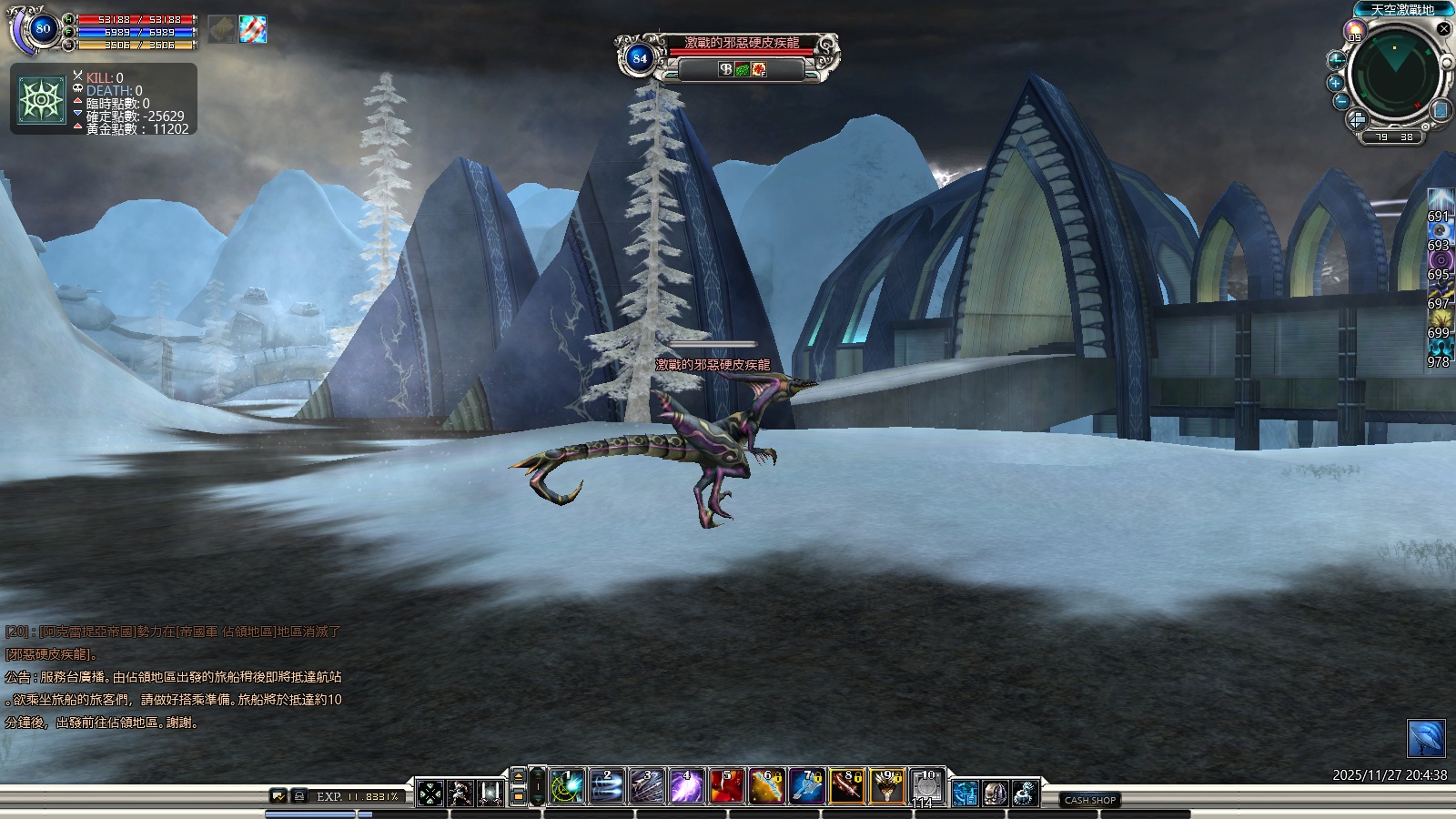Select the locked blue axe skill in slot 7
This screenshot has width=1456, height=819.
(806, 787)
